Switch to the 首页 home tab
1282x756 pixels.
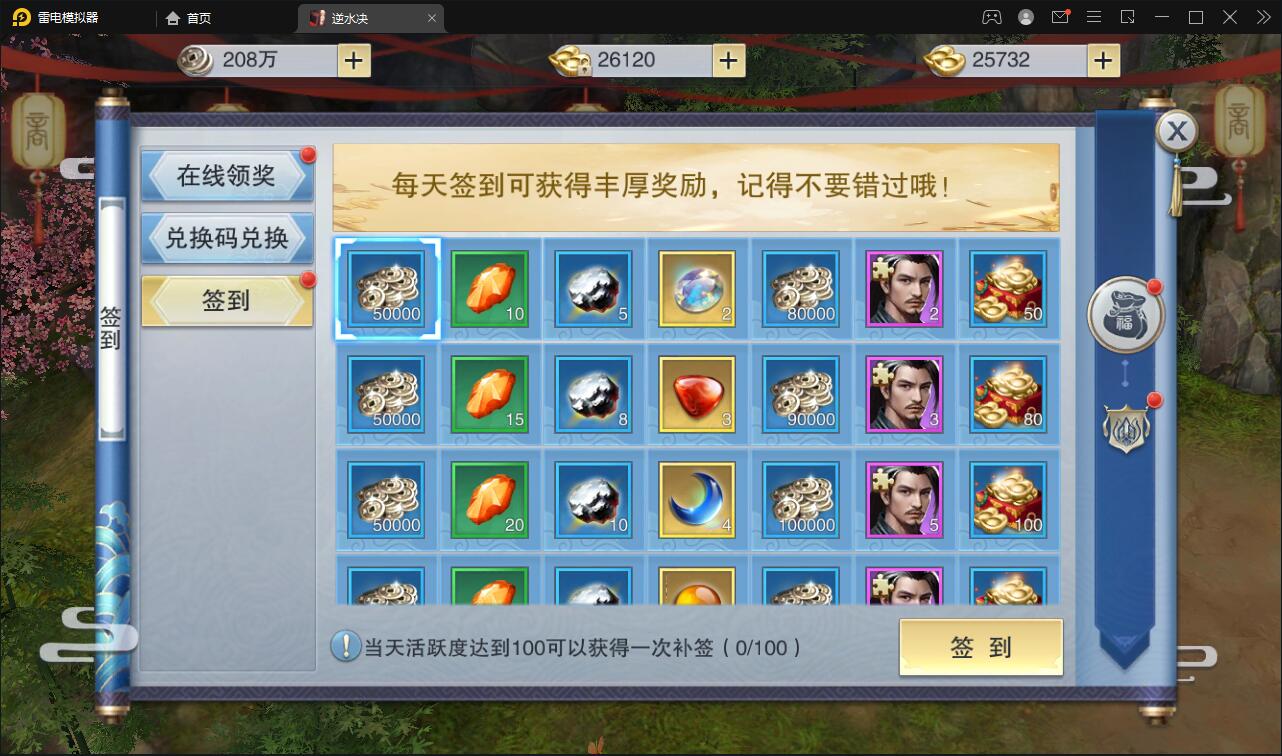[x=188, y=17]
